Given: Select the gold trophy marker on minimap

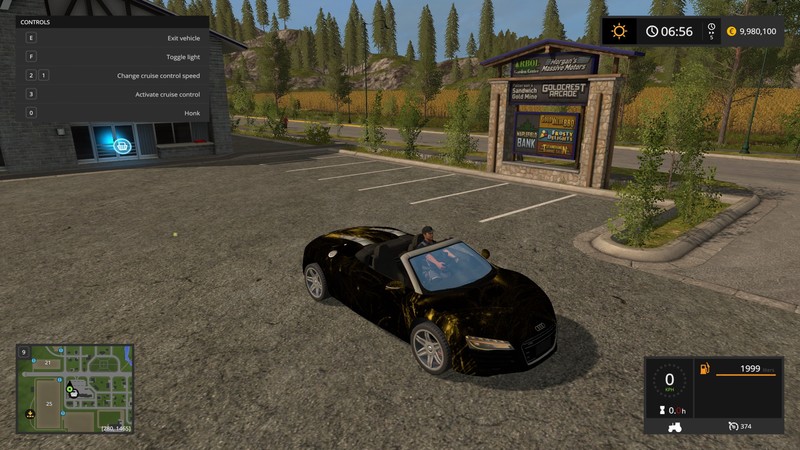Looking at the screenshot, I should pos(30,413).
